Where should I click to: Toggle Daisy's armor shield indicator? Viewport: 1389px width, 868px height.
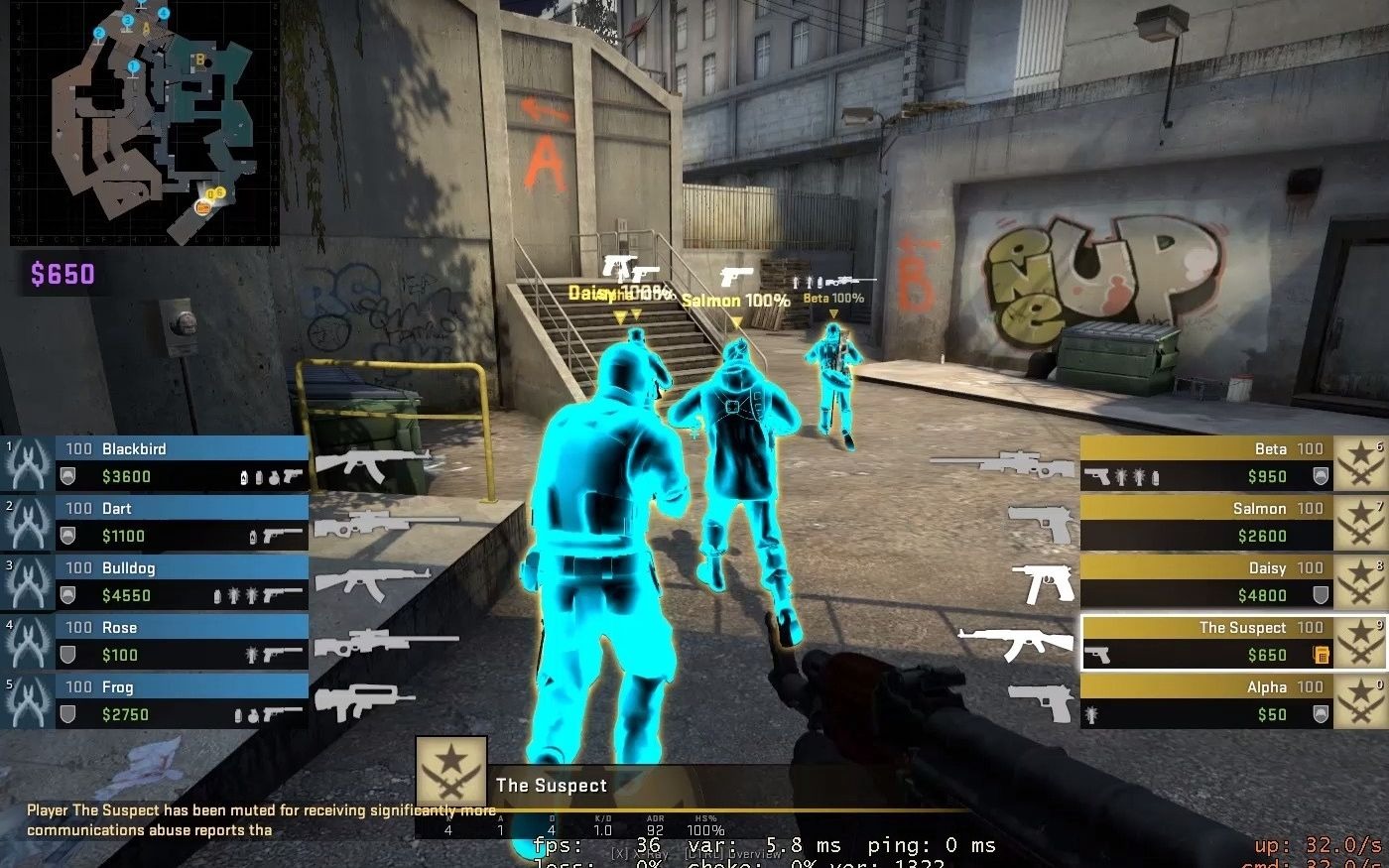coord(1323,595)
